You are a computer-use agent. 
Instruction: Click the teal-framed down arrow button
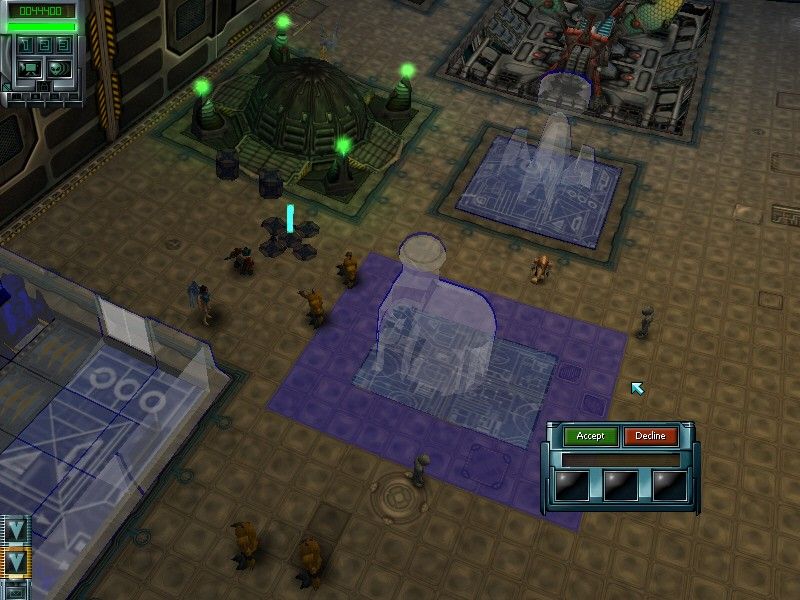click(x=16, y=529)
